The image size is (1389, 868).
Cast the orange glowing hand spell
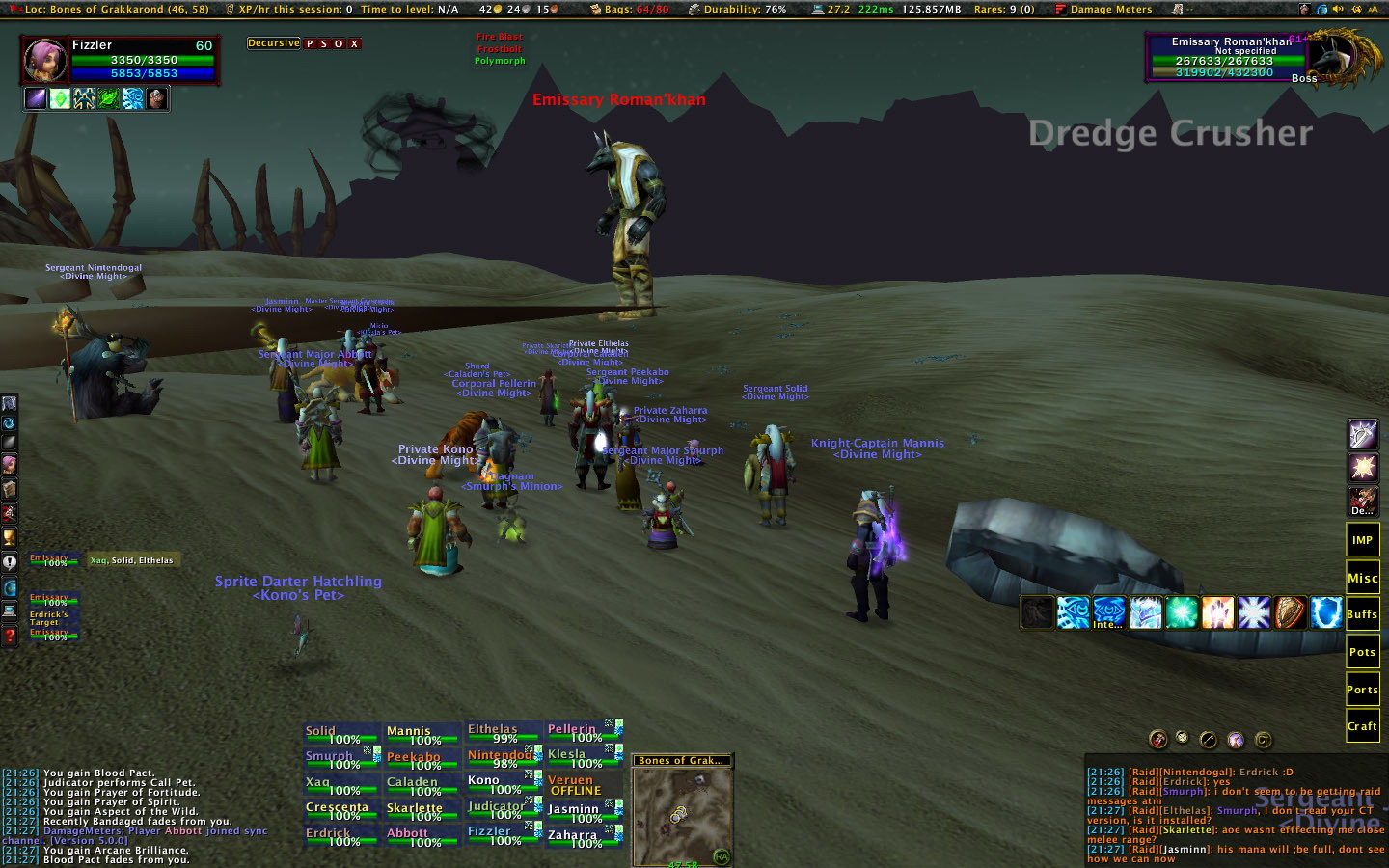pos(1217,612)
